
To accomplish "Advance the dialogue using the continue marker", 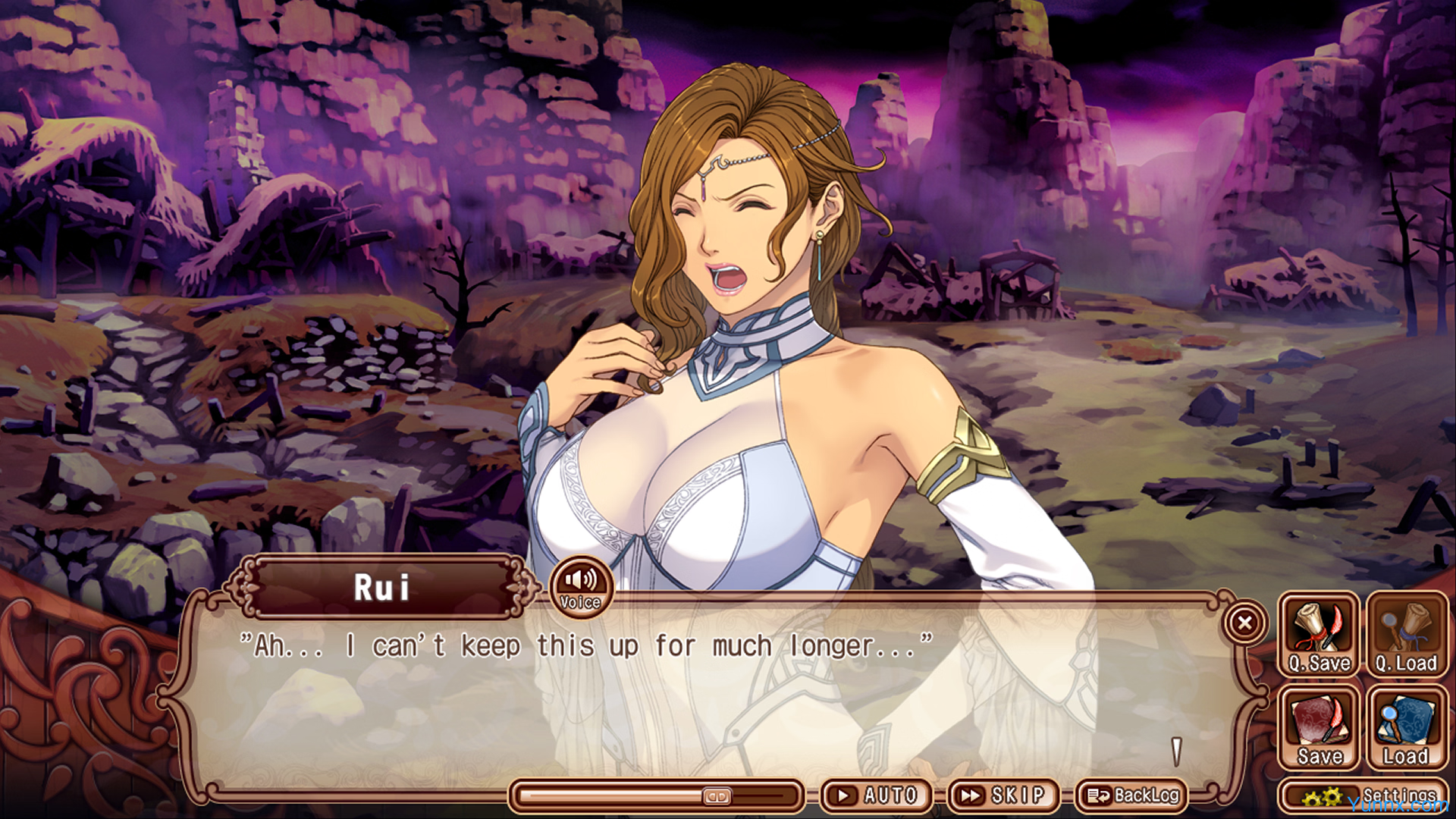I will tap(1176, 752).
